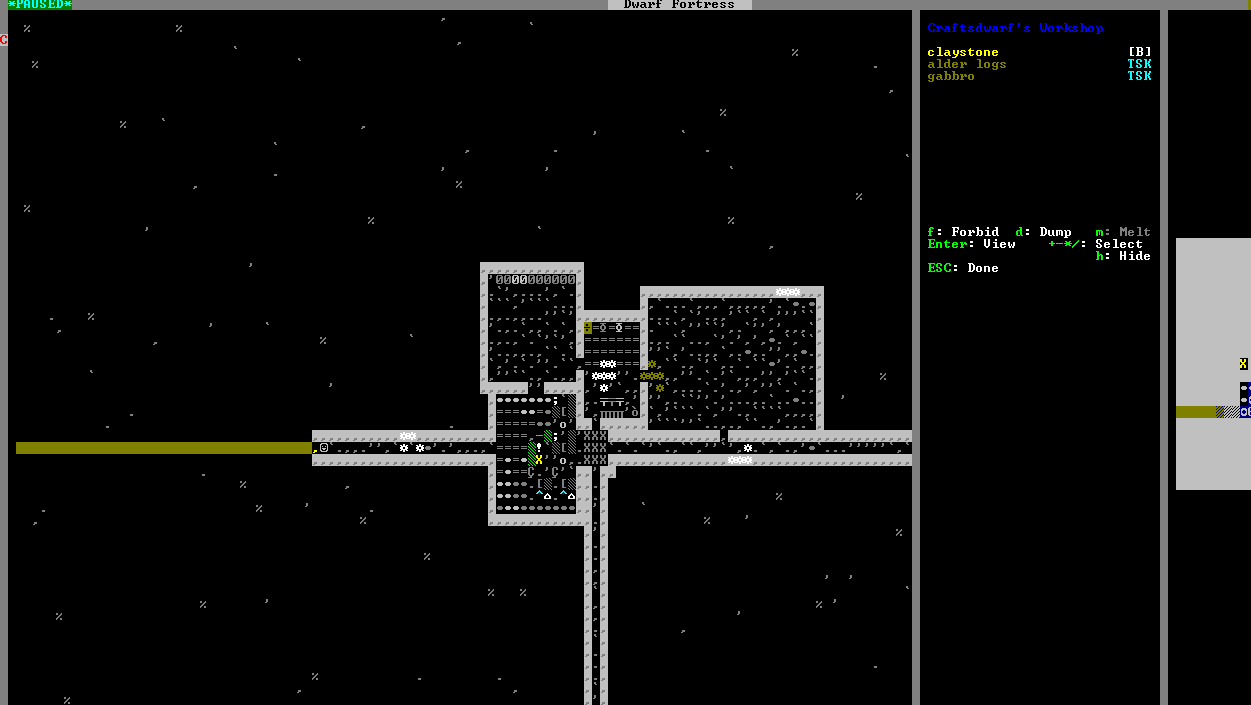The width and height of the screenshot is (1251, 705).
Task: Click the fortress minimap
Action: point(1212,363)
